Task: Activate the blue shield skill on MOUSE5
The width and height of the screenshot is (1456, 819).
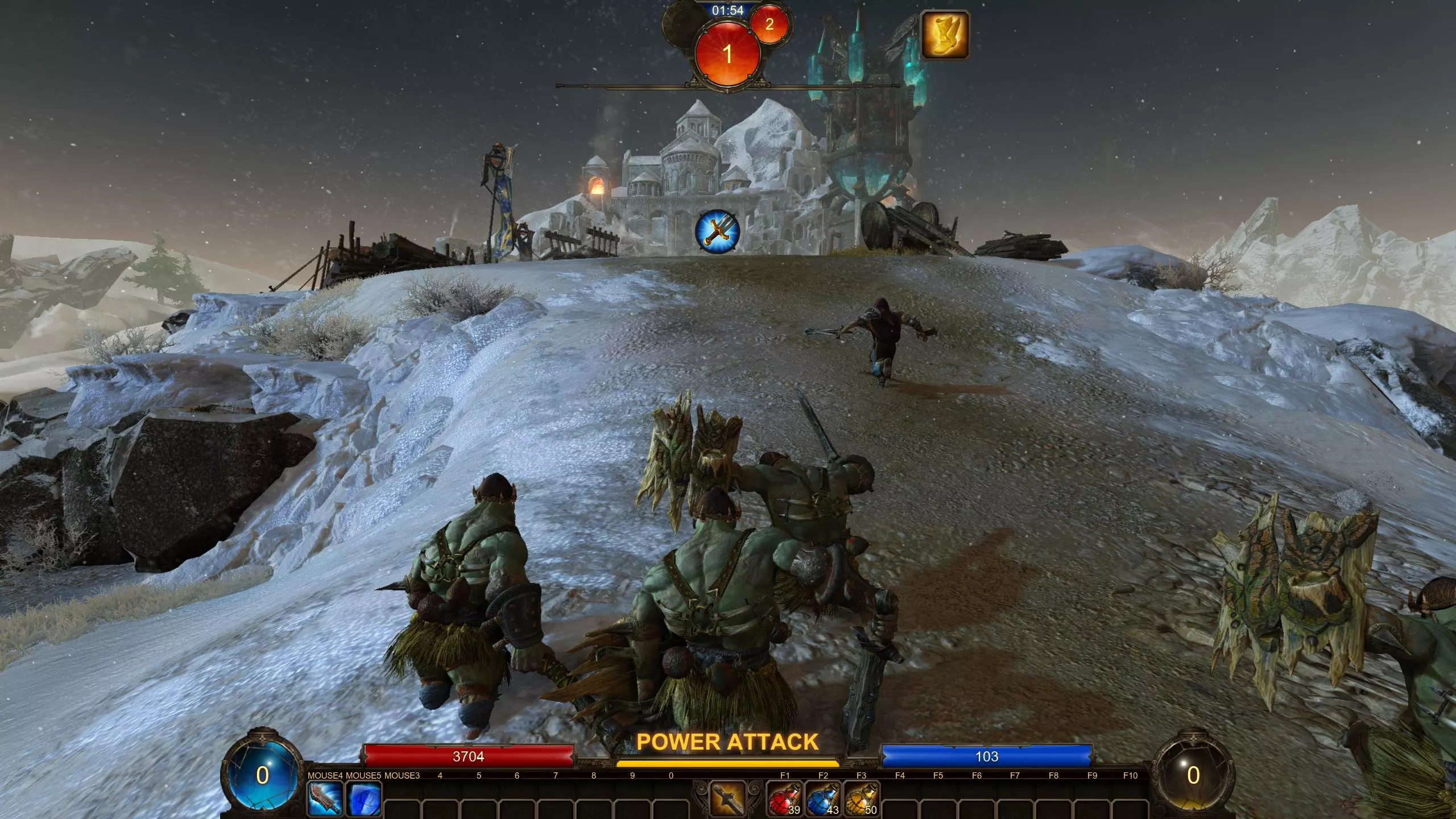Action: [x=363, y=799]
